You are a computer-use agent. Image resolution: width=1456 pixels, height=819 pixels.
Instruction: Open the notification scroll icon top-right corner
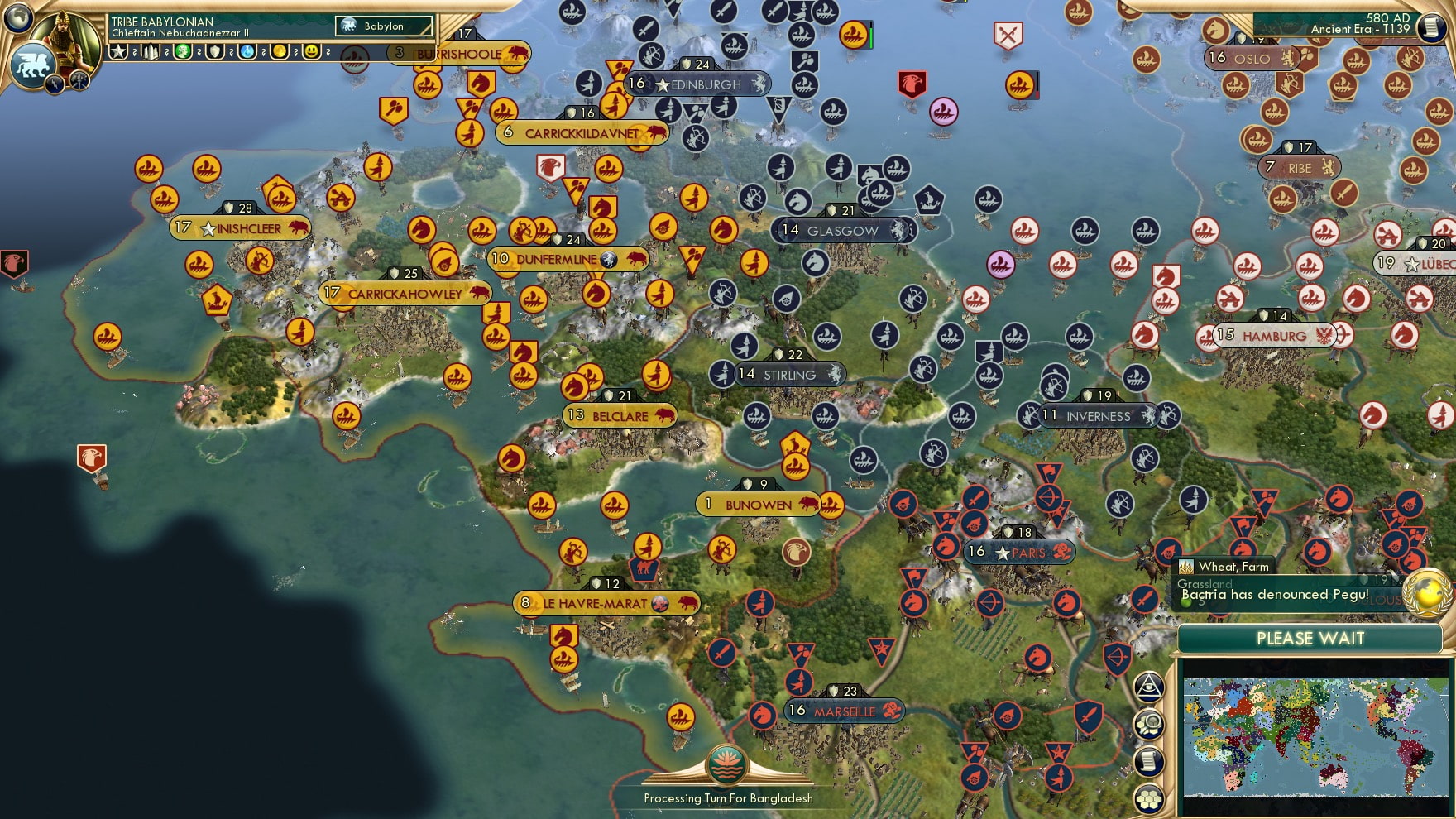pos(1430,29)
